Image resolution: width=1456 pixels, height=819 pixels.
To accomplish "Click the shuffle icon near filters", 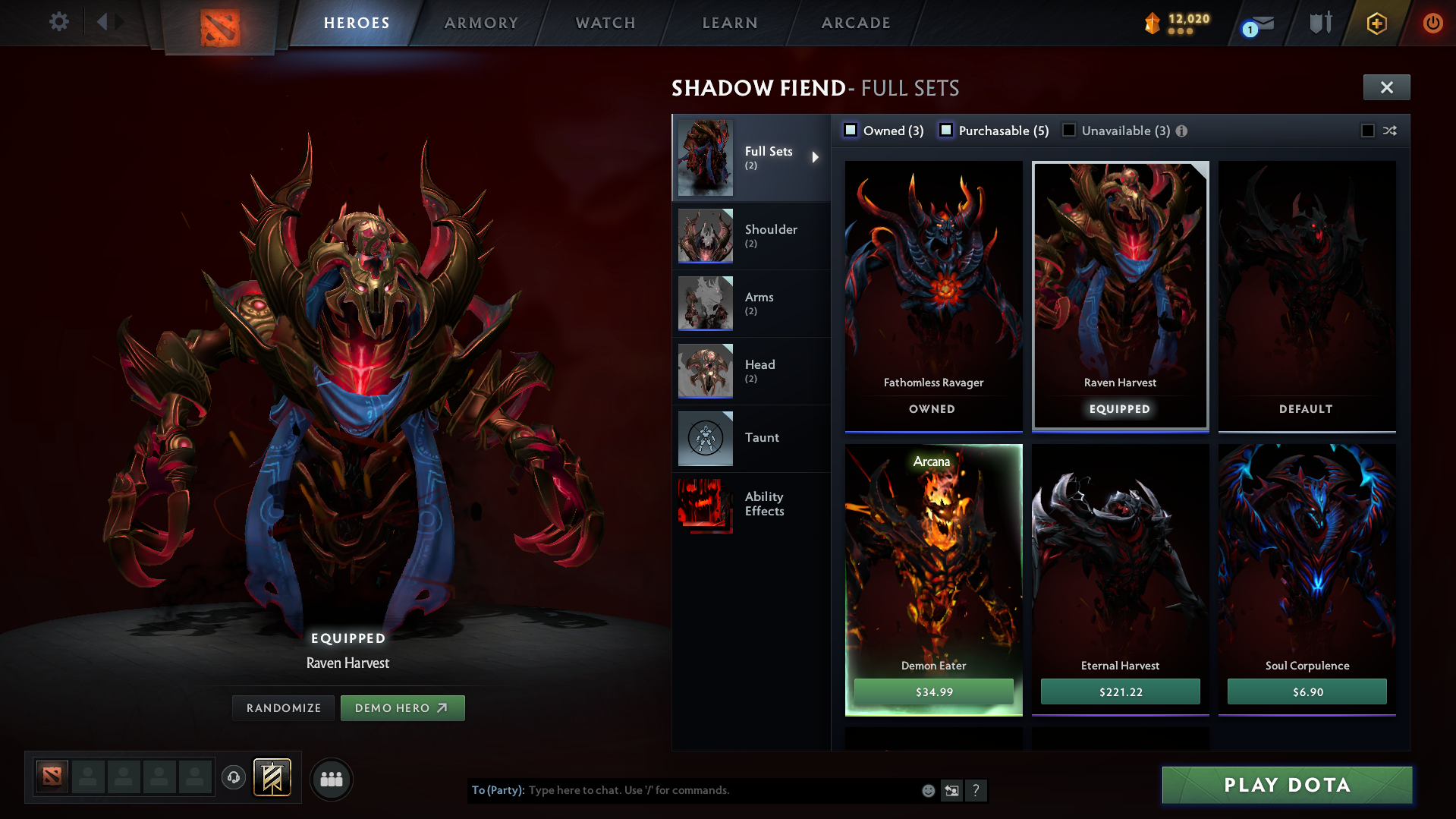I will point(1391,130).
